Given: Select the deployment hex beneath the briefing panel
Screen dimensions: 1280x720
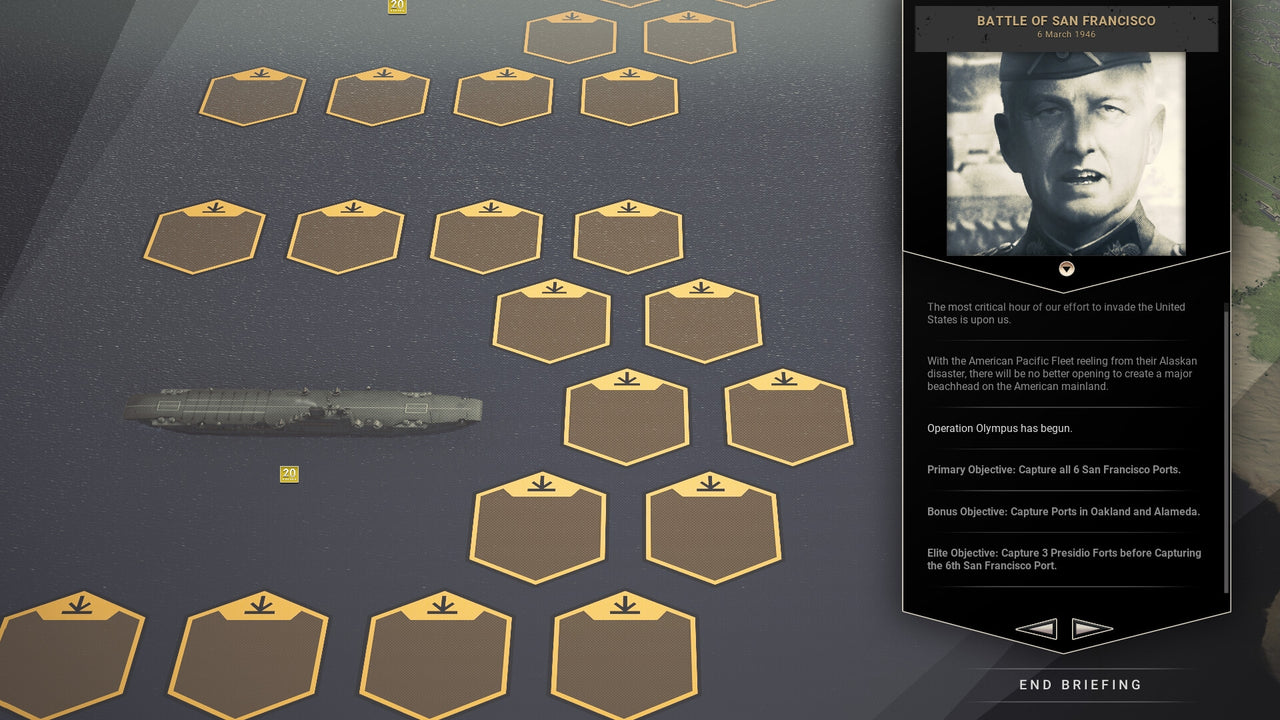Looking at the screenshot, I should click(x=790, y=418).
